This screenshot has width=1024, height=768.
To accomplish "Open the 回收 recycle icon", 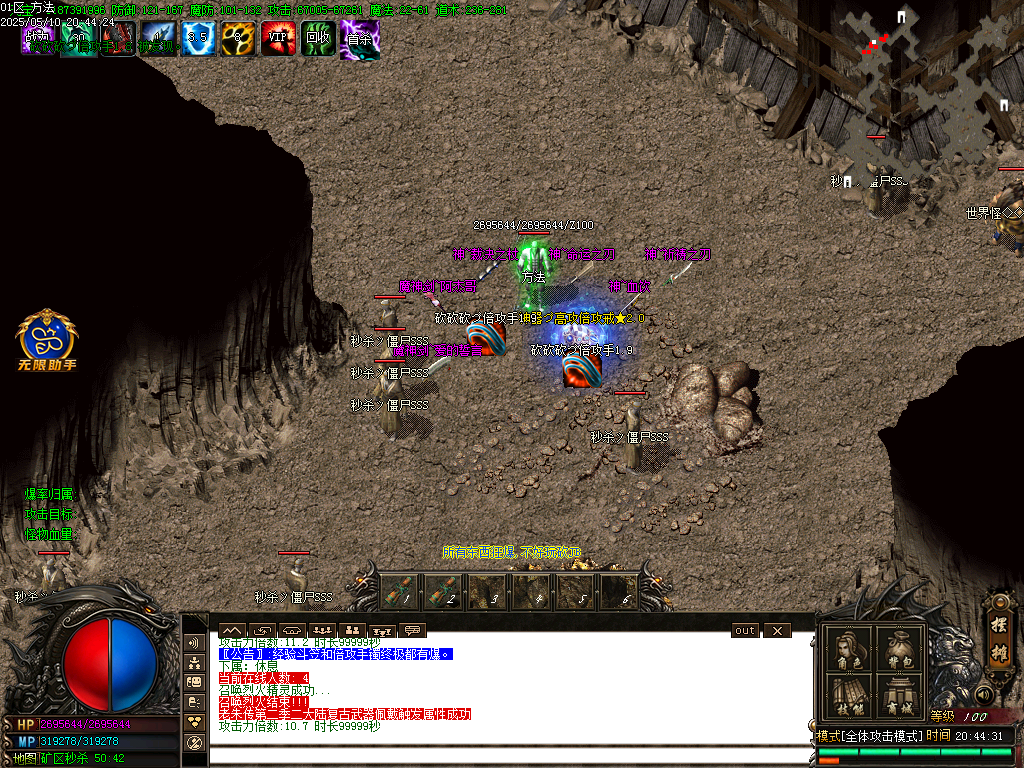I will (x=318, y=38).
